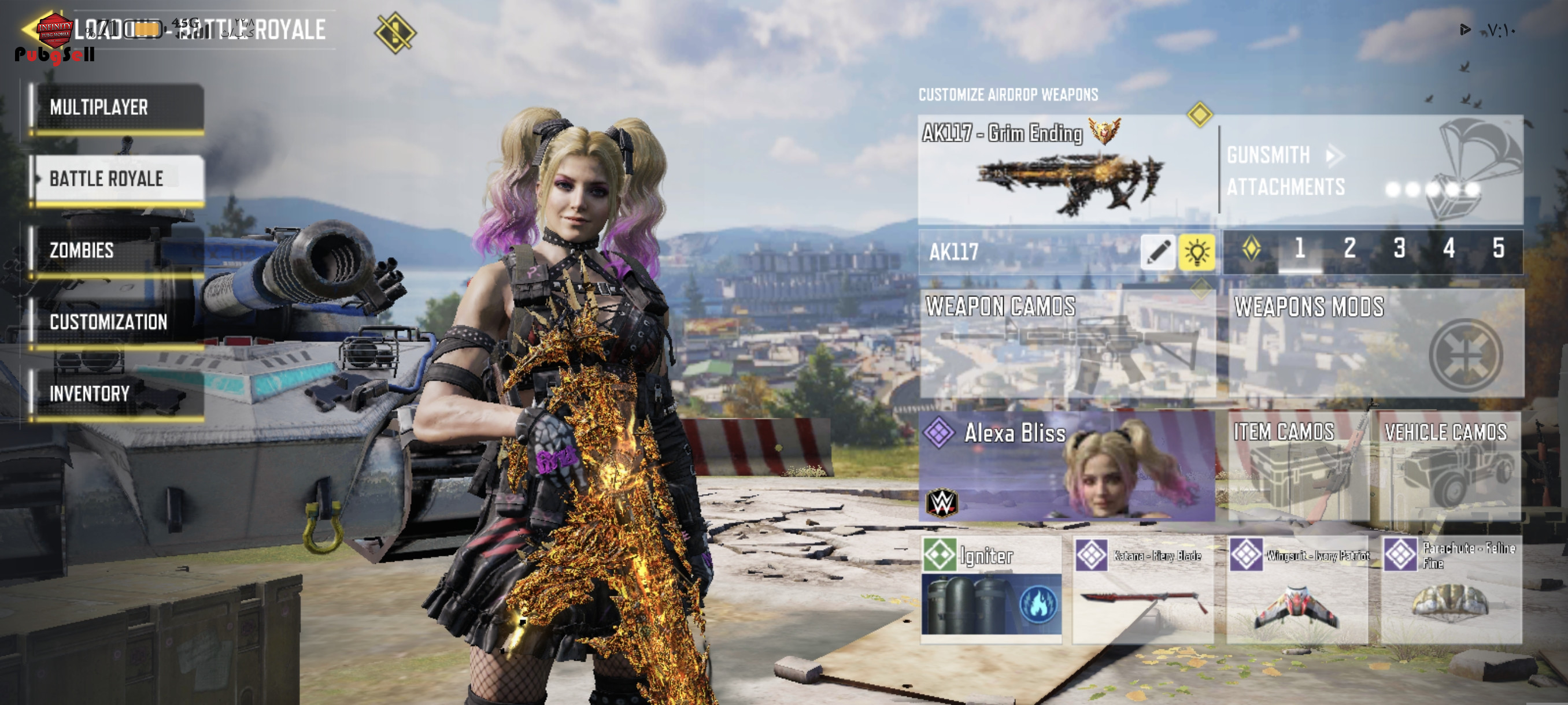Switch to loadout slot 2
1568x705 pixels.
click(x=1349, y=248)
